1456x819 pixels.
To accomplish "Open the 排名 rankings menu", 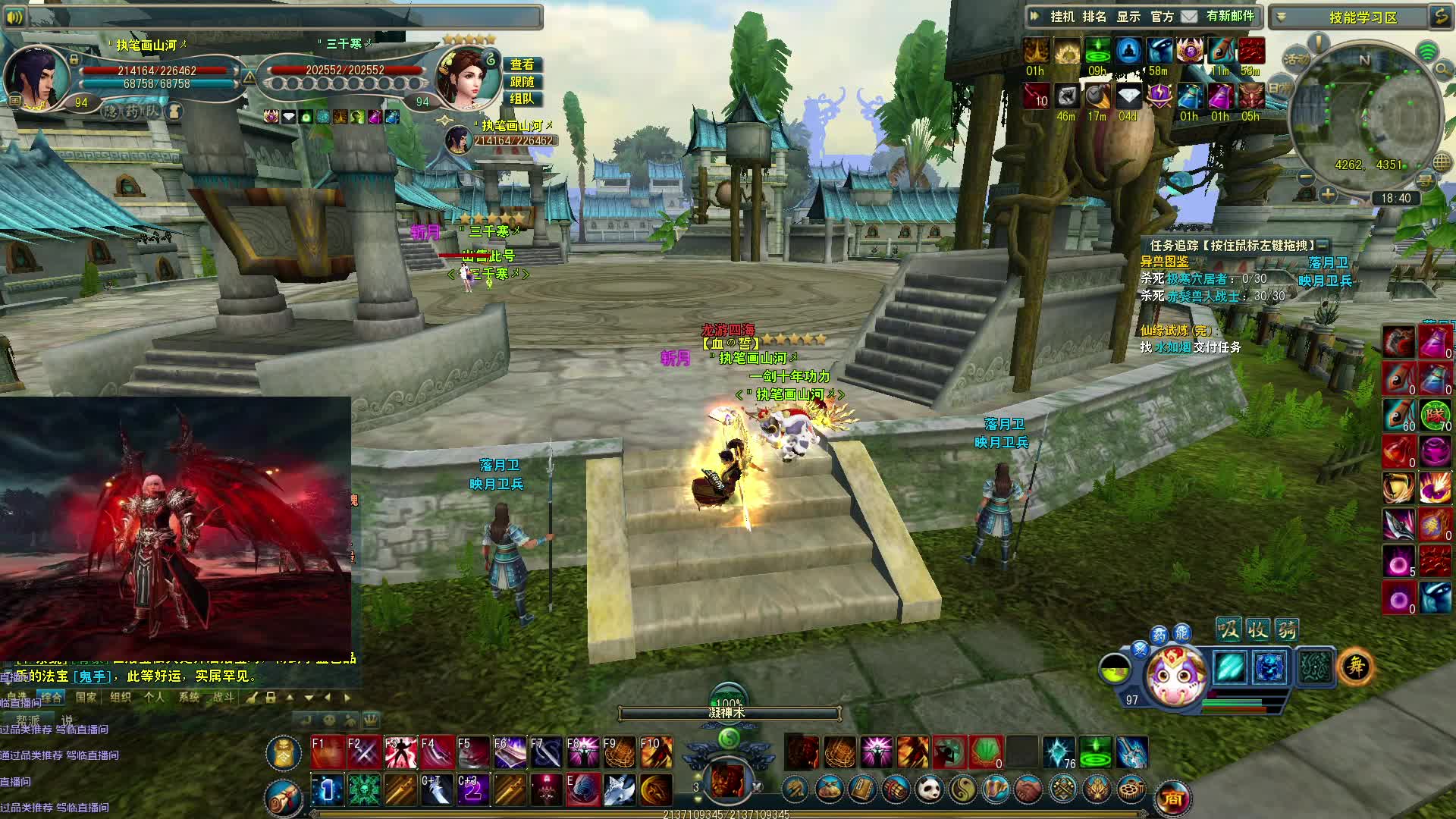I will (1094, 17).
